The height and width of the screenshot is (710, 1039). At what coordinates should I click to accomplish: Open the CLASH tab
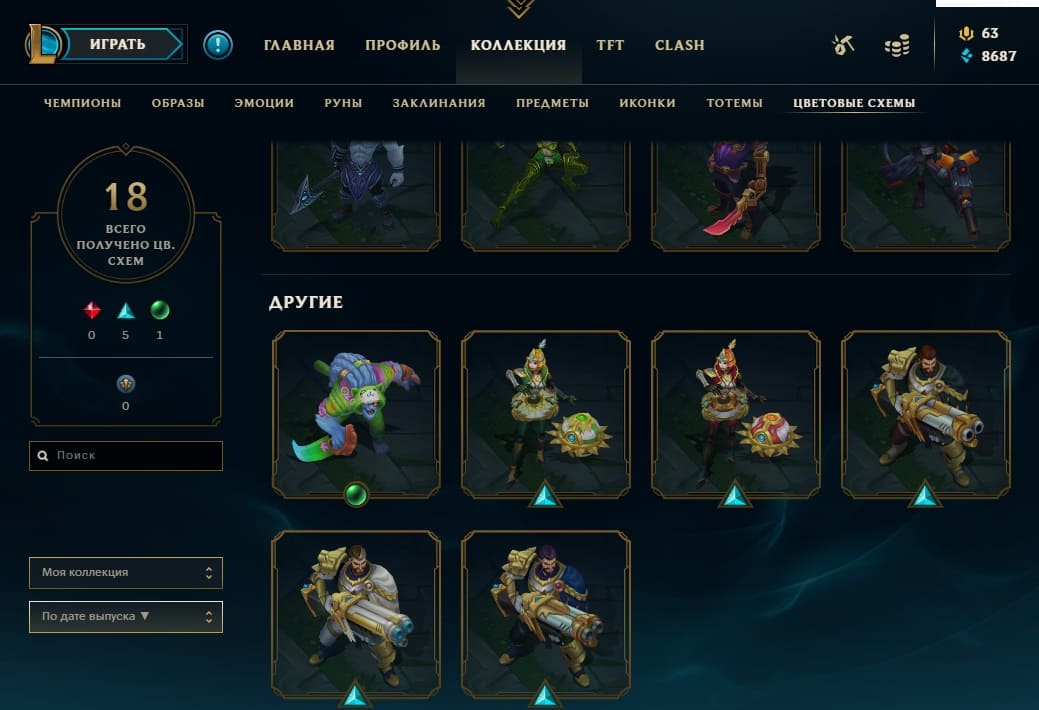click(x=679, y=45)
